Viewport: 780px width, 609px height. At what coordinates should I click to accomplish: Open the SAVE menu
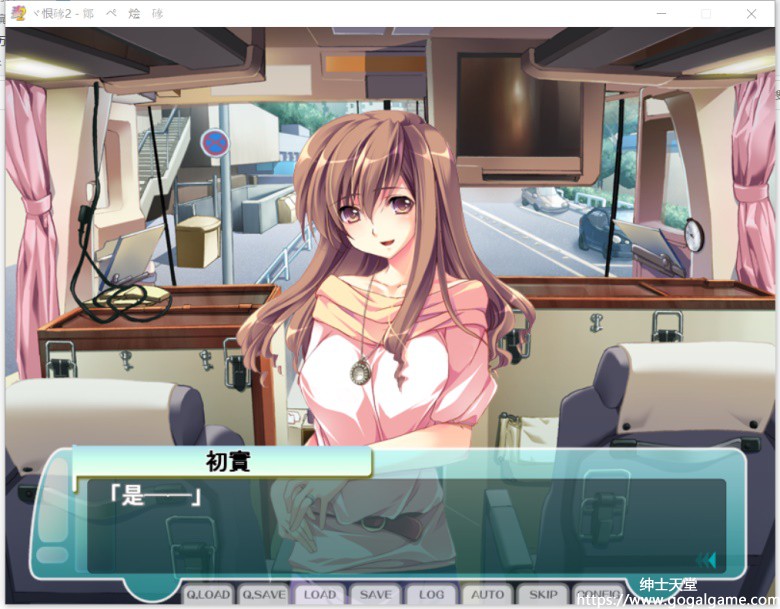click(x=376, y=594)
